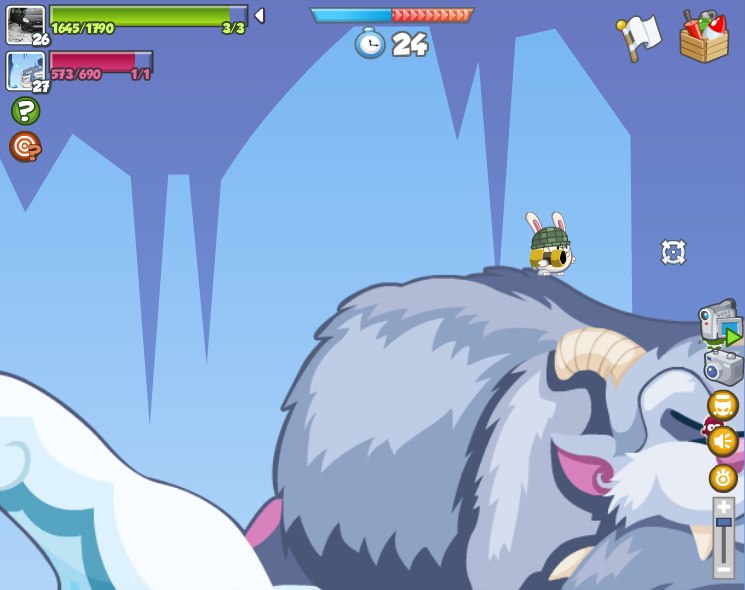
Task: Take a screenshot with the photo camera
Action: click(723, 368)
